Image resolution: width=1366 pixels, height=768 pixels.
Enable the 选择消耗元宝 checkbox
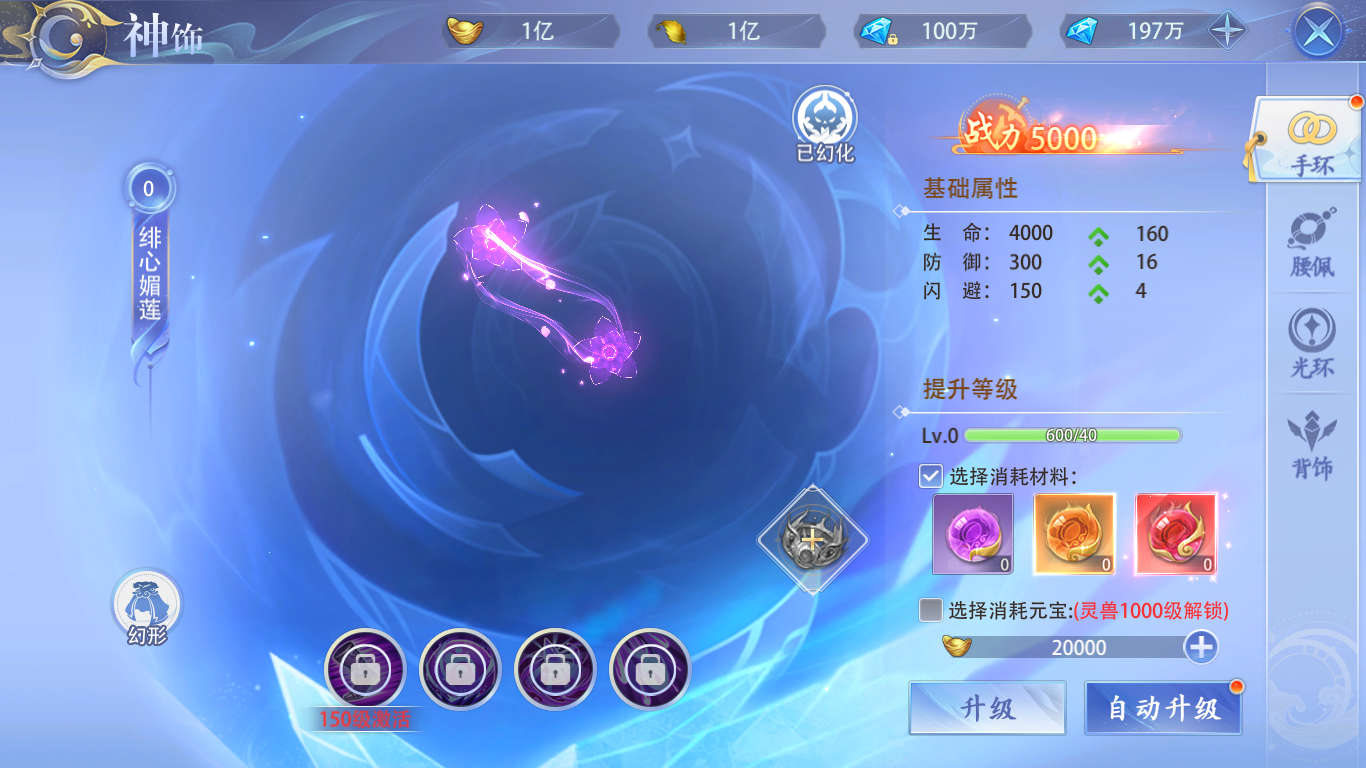tap(930, 609)
